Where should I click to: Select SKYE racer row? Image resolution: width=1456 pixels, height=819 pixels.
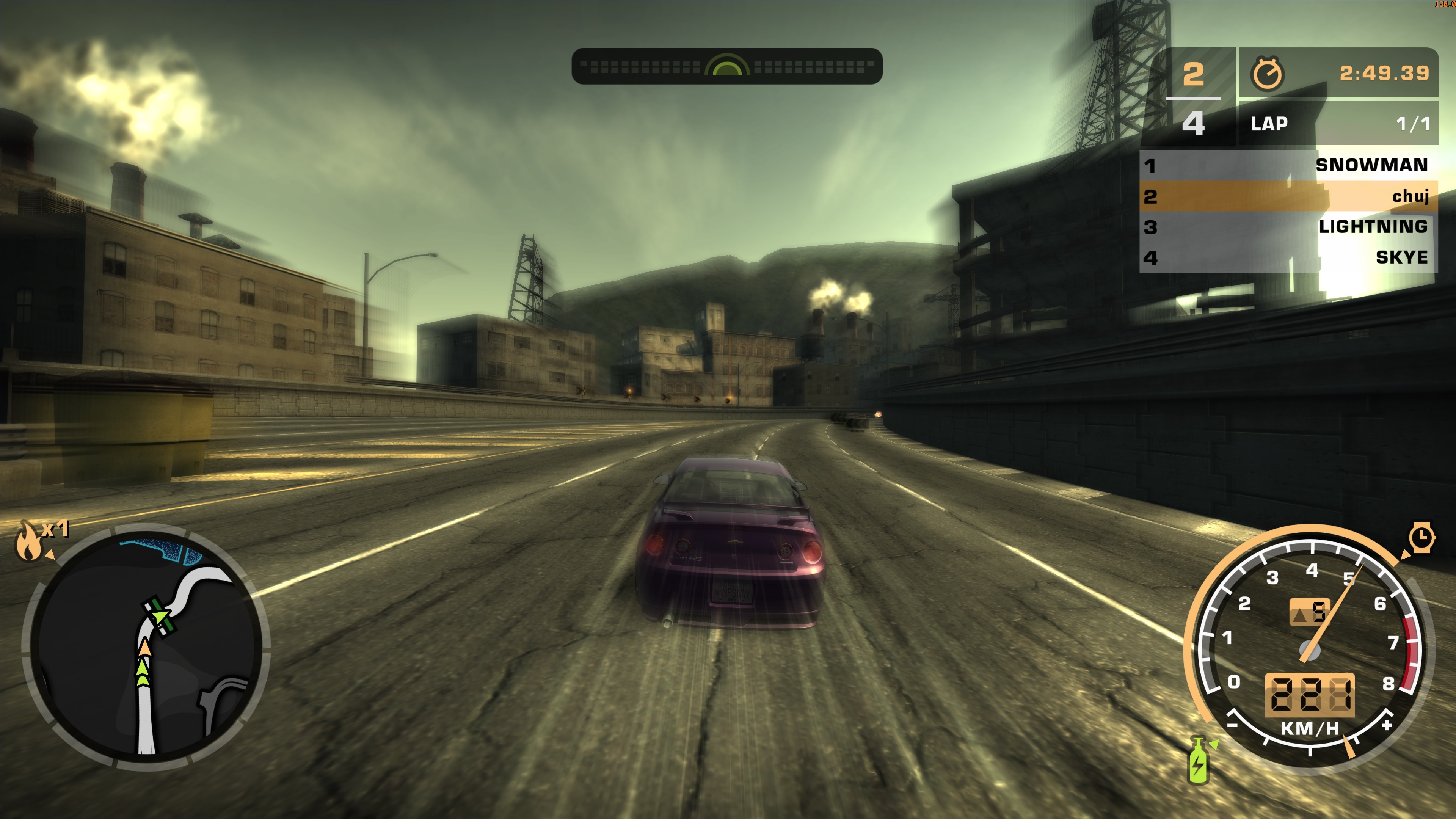1288,258
